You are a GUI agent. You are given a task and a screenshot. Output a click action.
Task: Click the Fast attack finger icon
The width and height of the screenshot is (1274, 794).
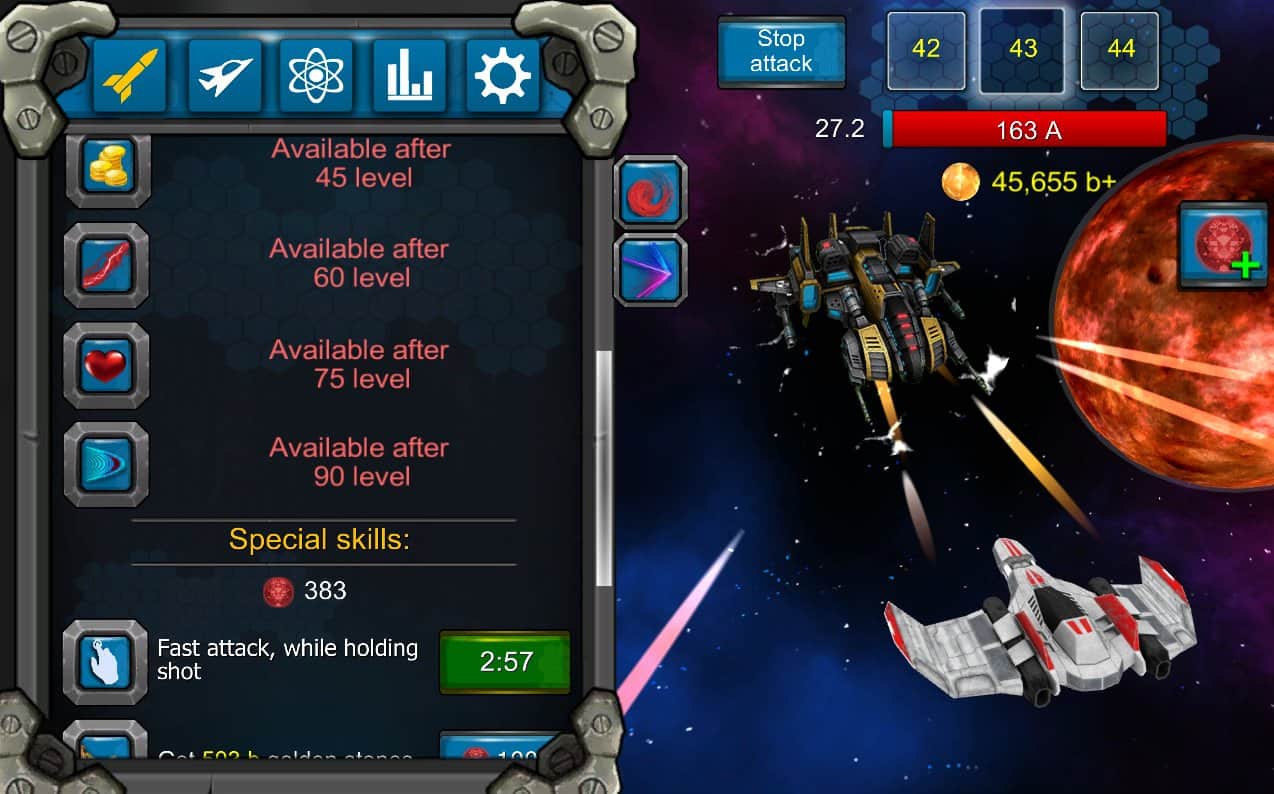106,661
